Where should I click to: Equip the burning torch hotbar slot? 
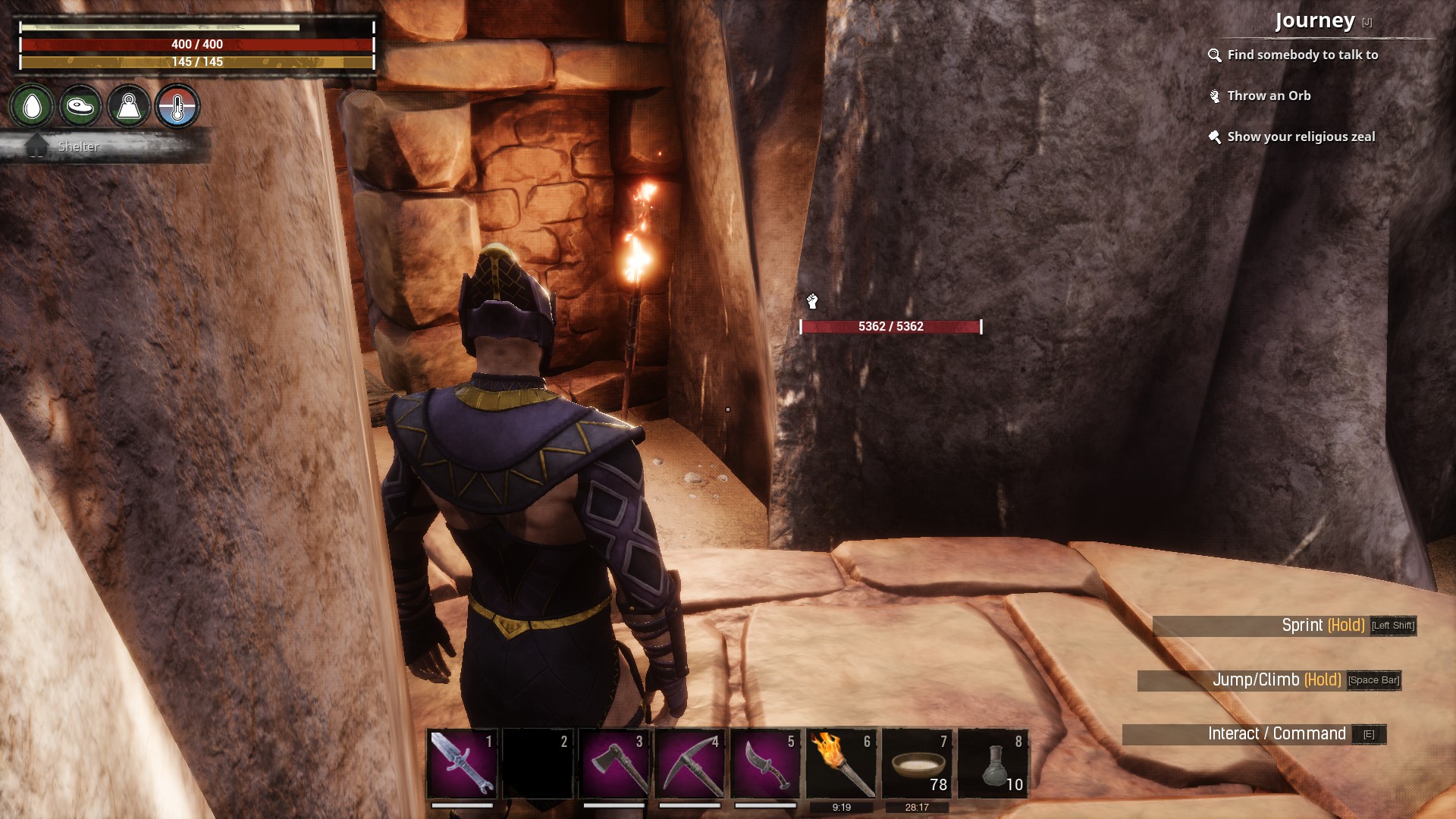[x=842, y=764]
